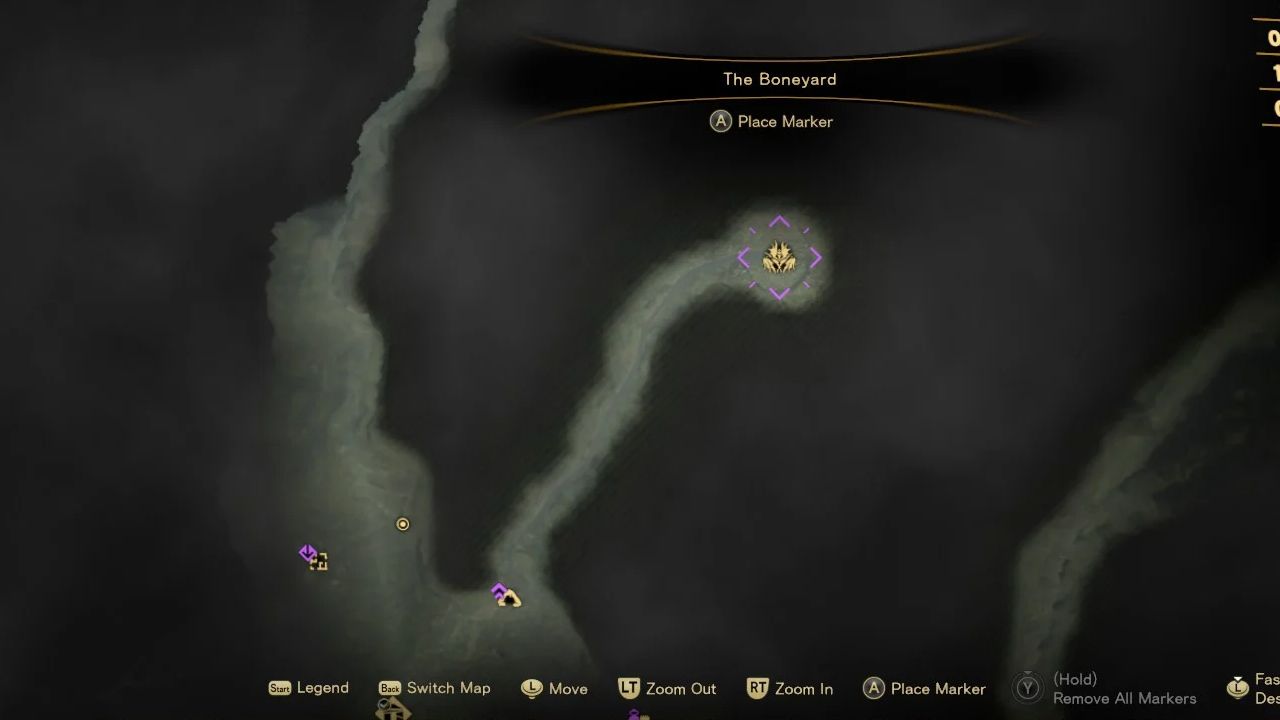This screenshot has width=1280, height=720.
Task: Click the A button icon for Place Marker
Action: 874,688
